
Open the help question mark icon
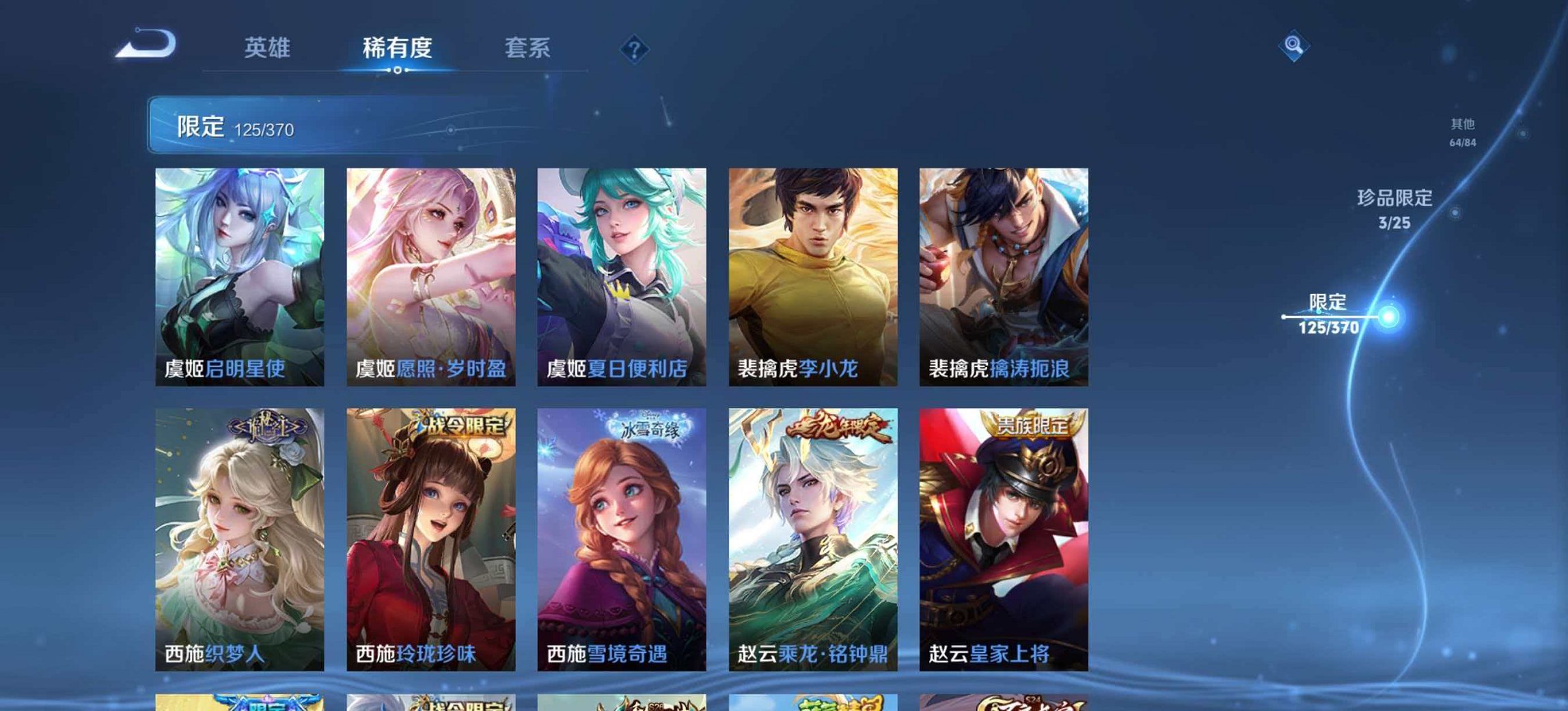pos(635,49)
